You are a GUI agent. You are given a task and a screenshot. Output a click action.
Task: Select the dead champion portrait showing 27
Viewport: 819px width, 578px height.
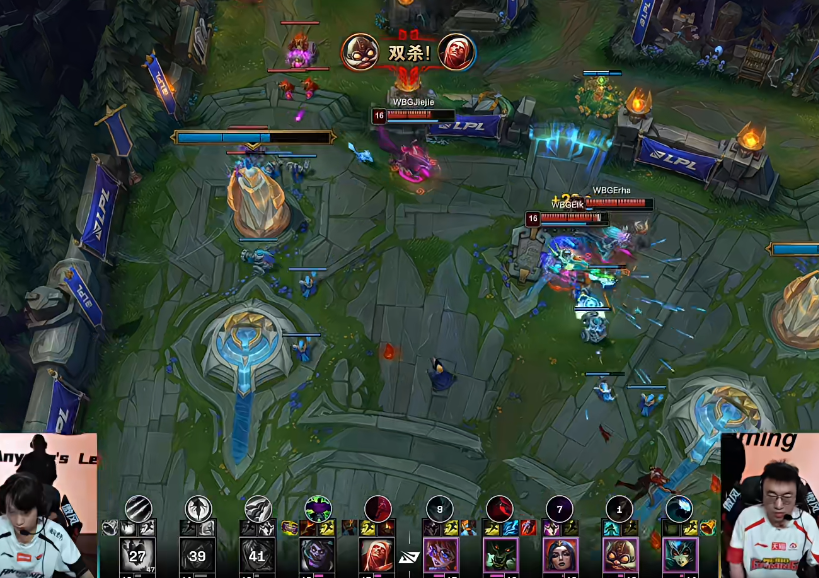(138, 556)
